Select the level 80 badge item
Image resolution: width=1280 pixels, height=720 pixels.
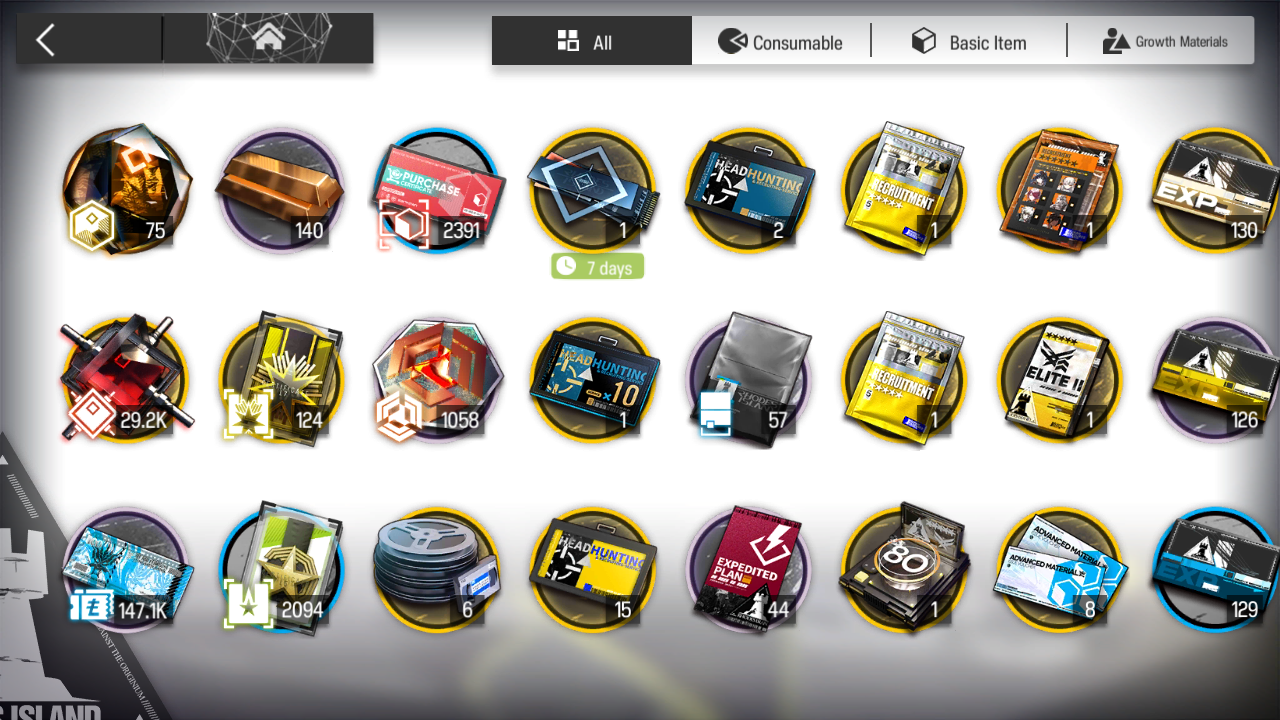[x=904, y=570]
